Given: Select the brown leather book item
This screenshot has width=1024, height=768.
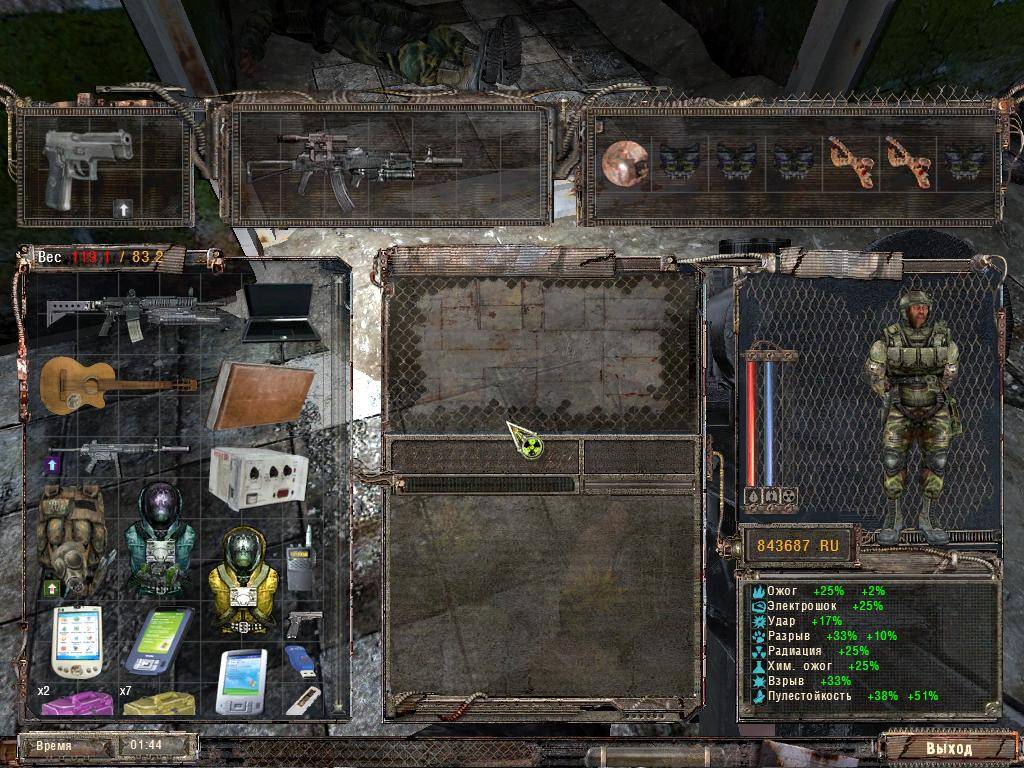Looking at the screenshot, I should pyautogui.click(x=260, y=393).
